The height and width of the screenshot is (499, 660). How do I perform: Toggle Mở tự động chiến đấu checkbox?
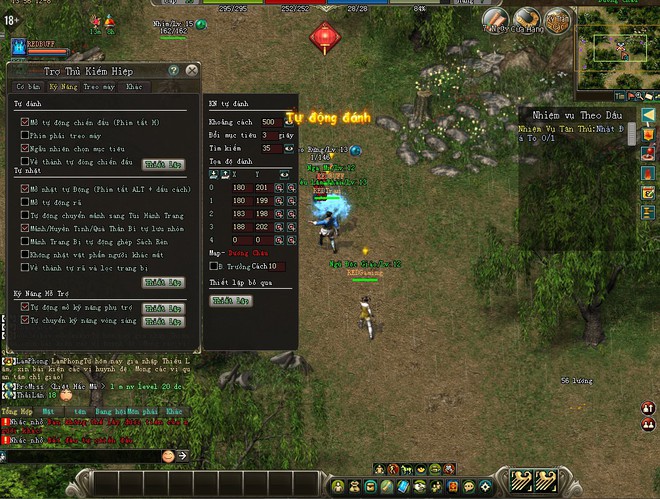point(24,122)
